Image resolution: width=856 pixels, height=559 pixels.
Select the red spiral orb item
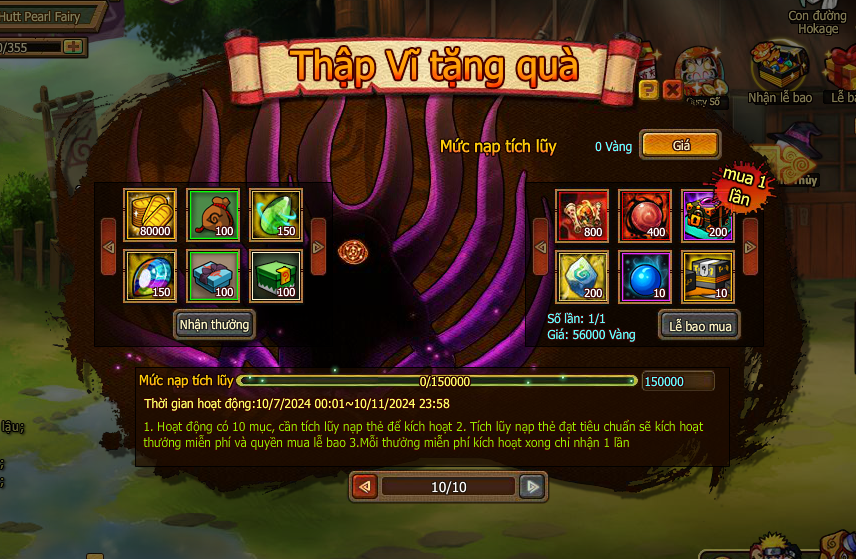pyautogui.click(x=644, y=214)
